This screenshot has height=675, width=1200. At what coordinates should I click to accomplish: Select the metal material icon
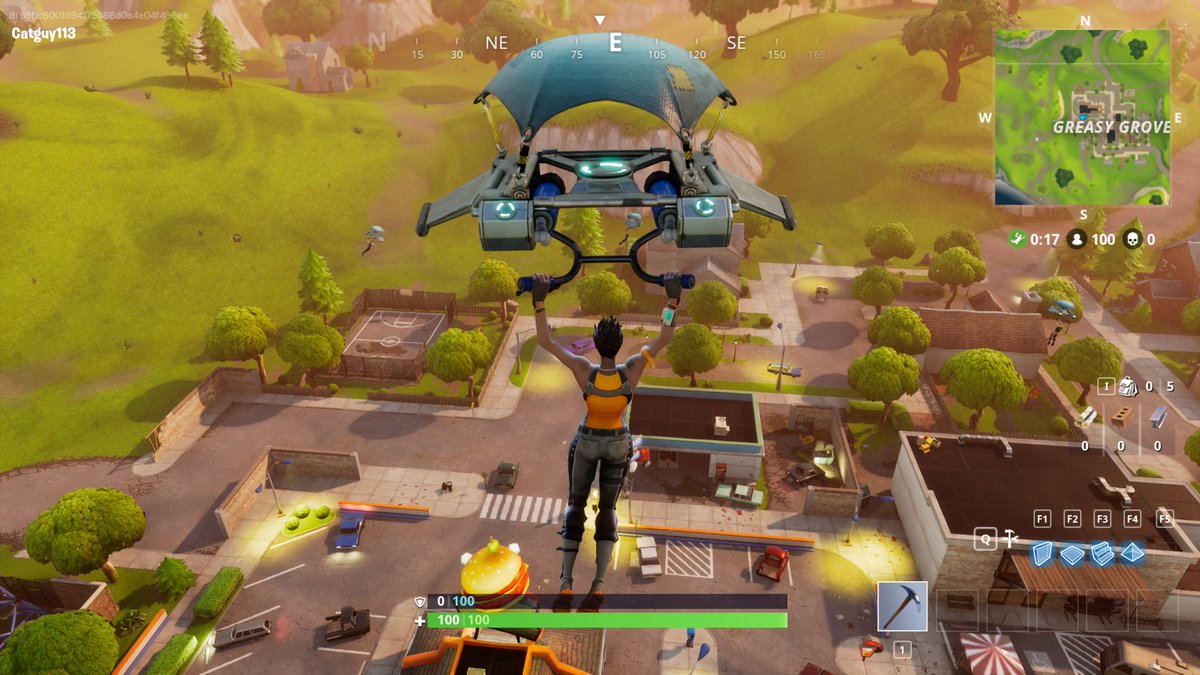pyautogui.click(x=1158, y=416)
